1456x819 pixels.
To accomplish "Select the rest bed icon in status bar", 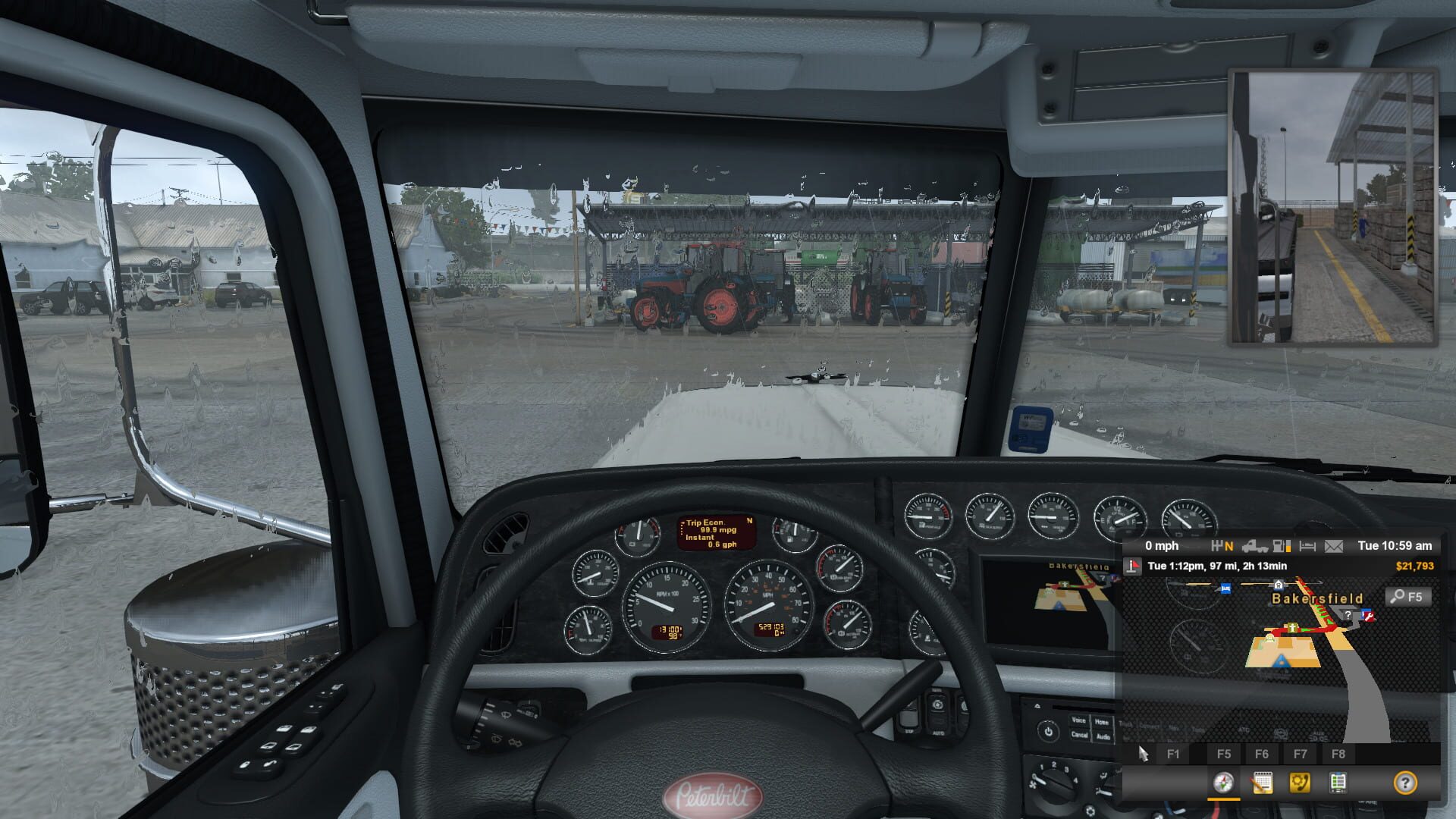I will click(x=1307, y=547).
